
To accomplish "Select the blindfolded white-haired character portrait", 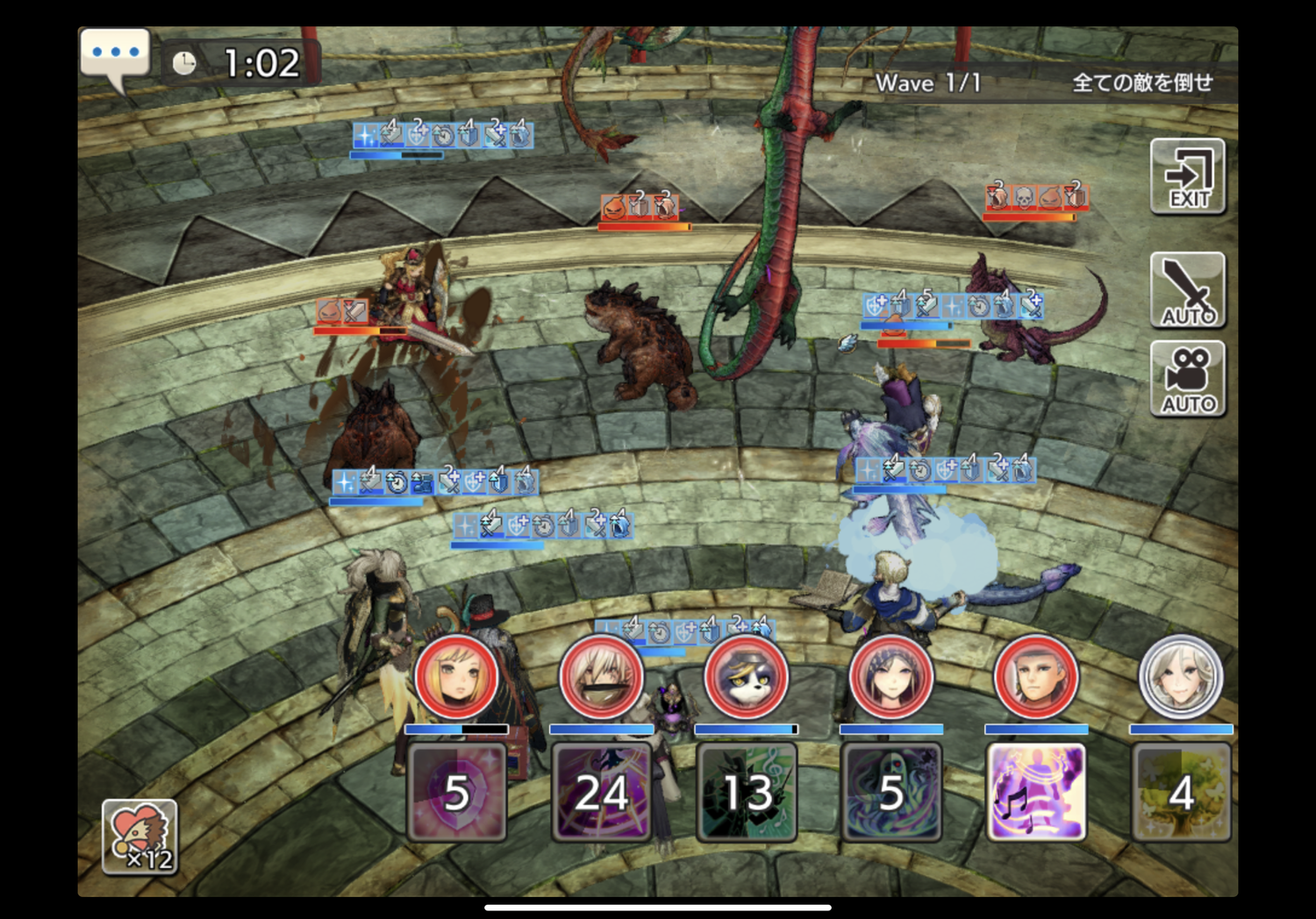I will click(x=601, y=677).
